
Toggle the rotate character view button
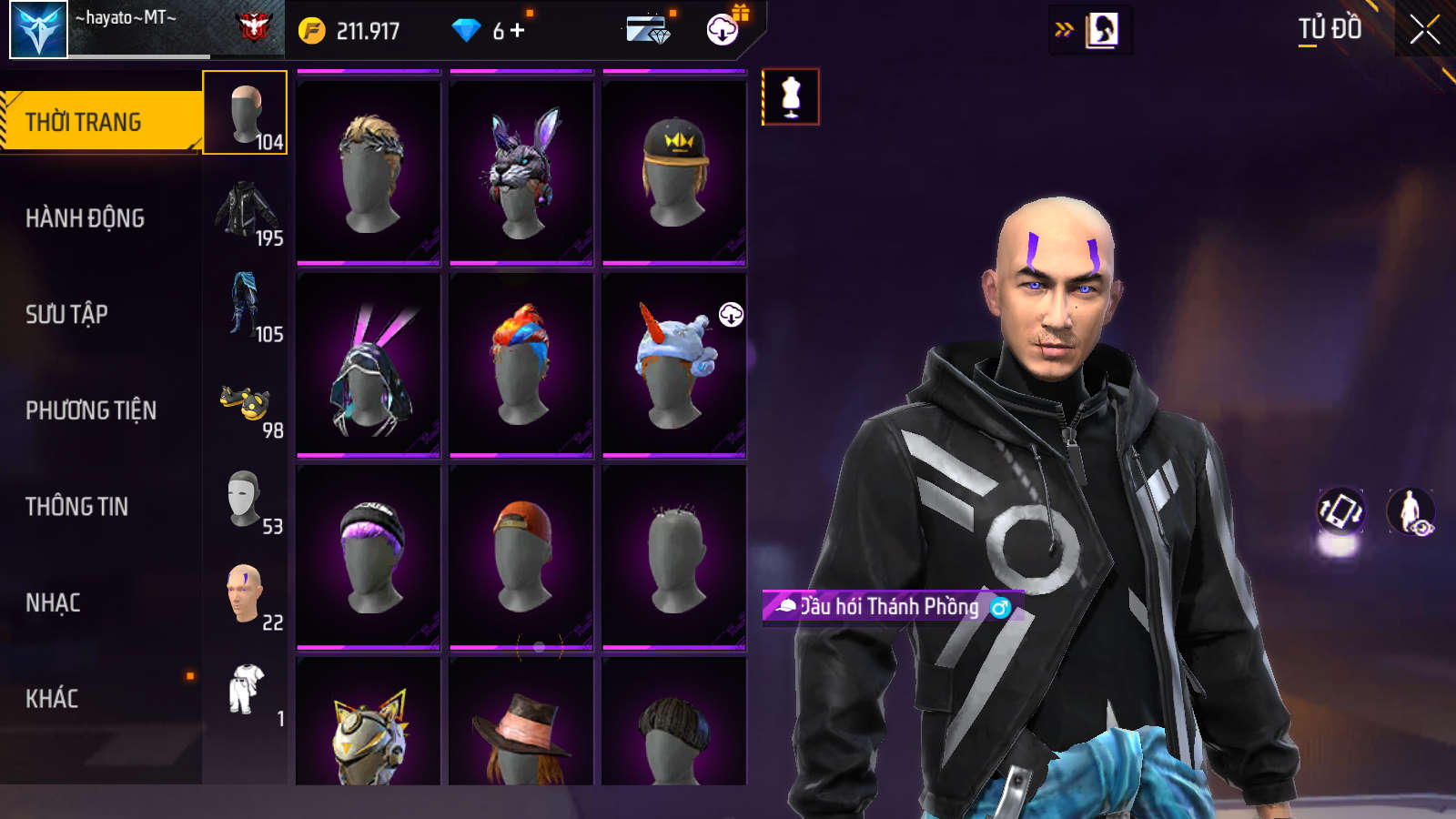click(1340, 511)
